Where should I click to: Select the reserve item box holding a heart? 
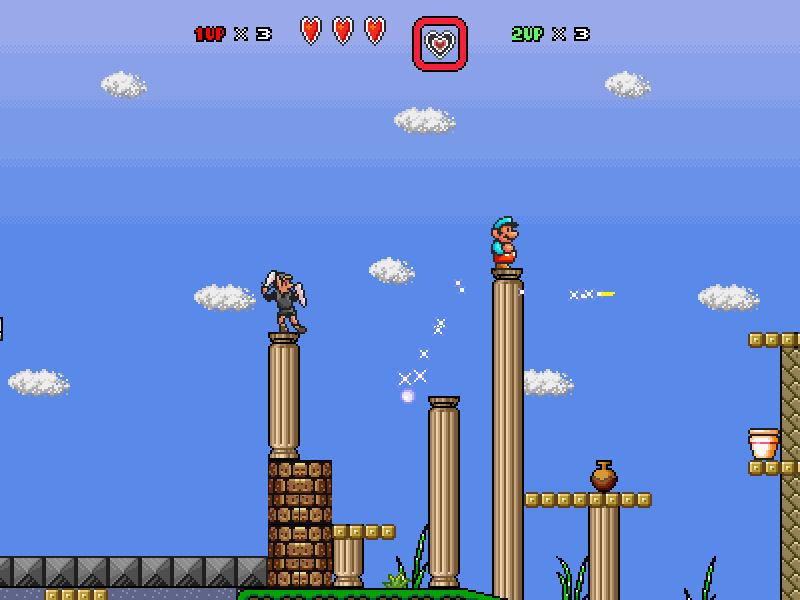[440, 44]
